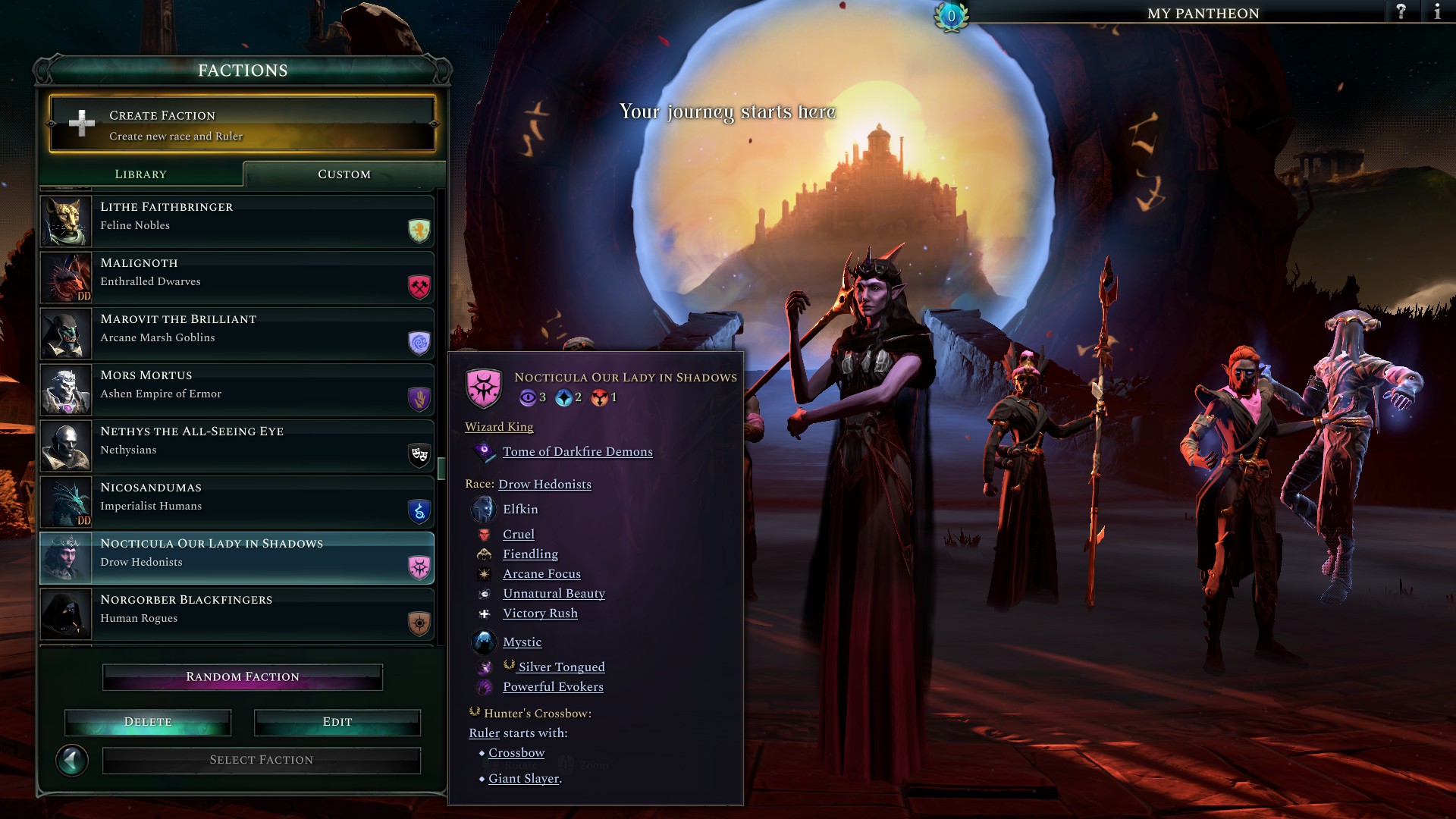Click the pantheon level laurel badge
Image resolution: width=1456 pixels, height=819 pixels.
[x=950, y=17]
